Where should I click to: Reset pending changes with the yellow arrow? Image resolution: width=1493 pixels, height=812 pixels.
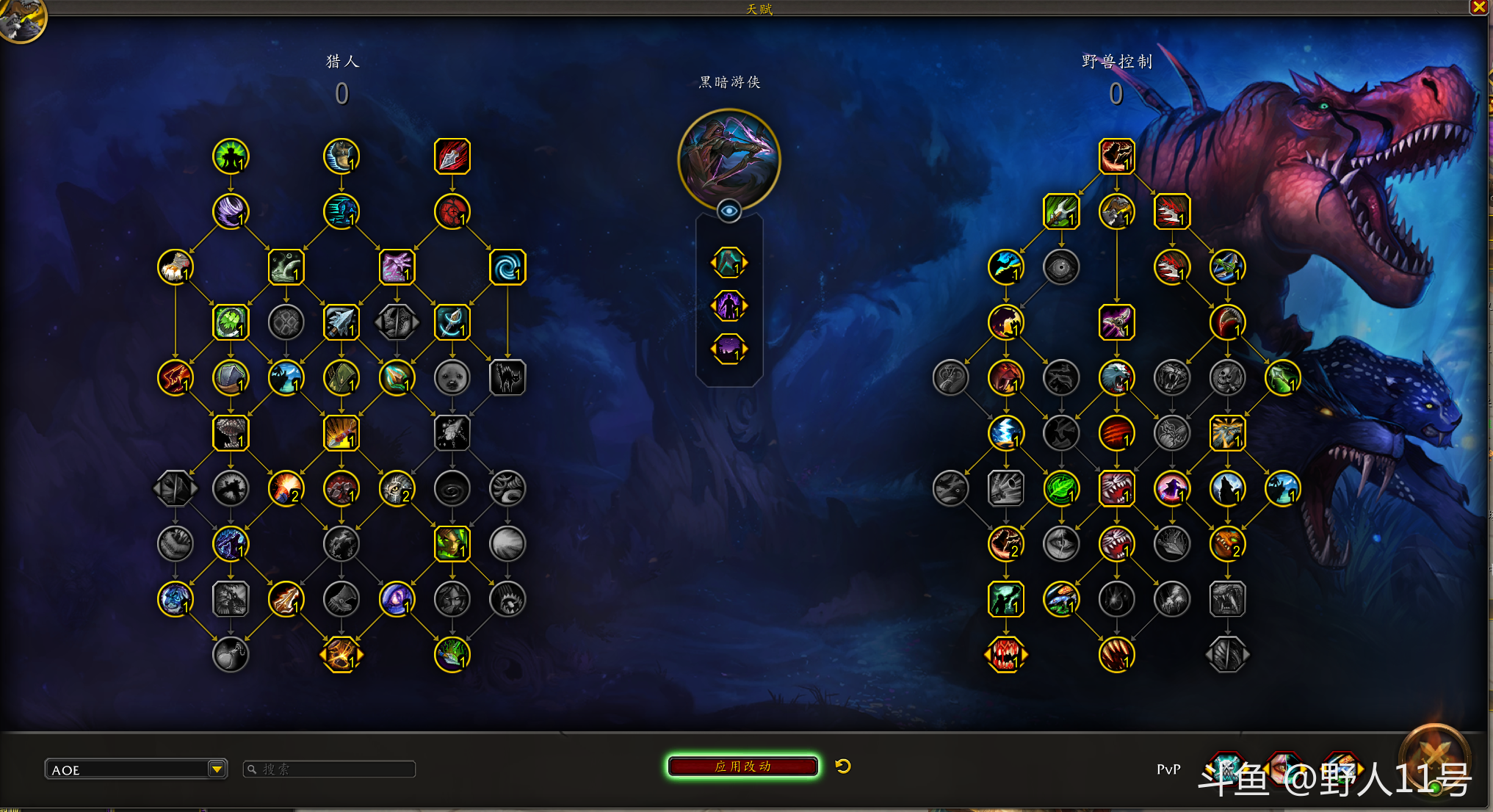[843, 766]
